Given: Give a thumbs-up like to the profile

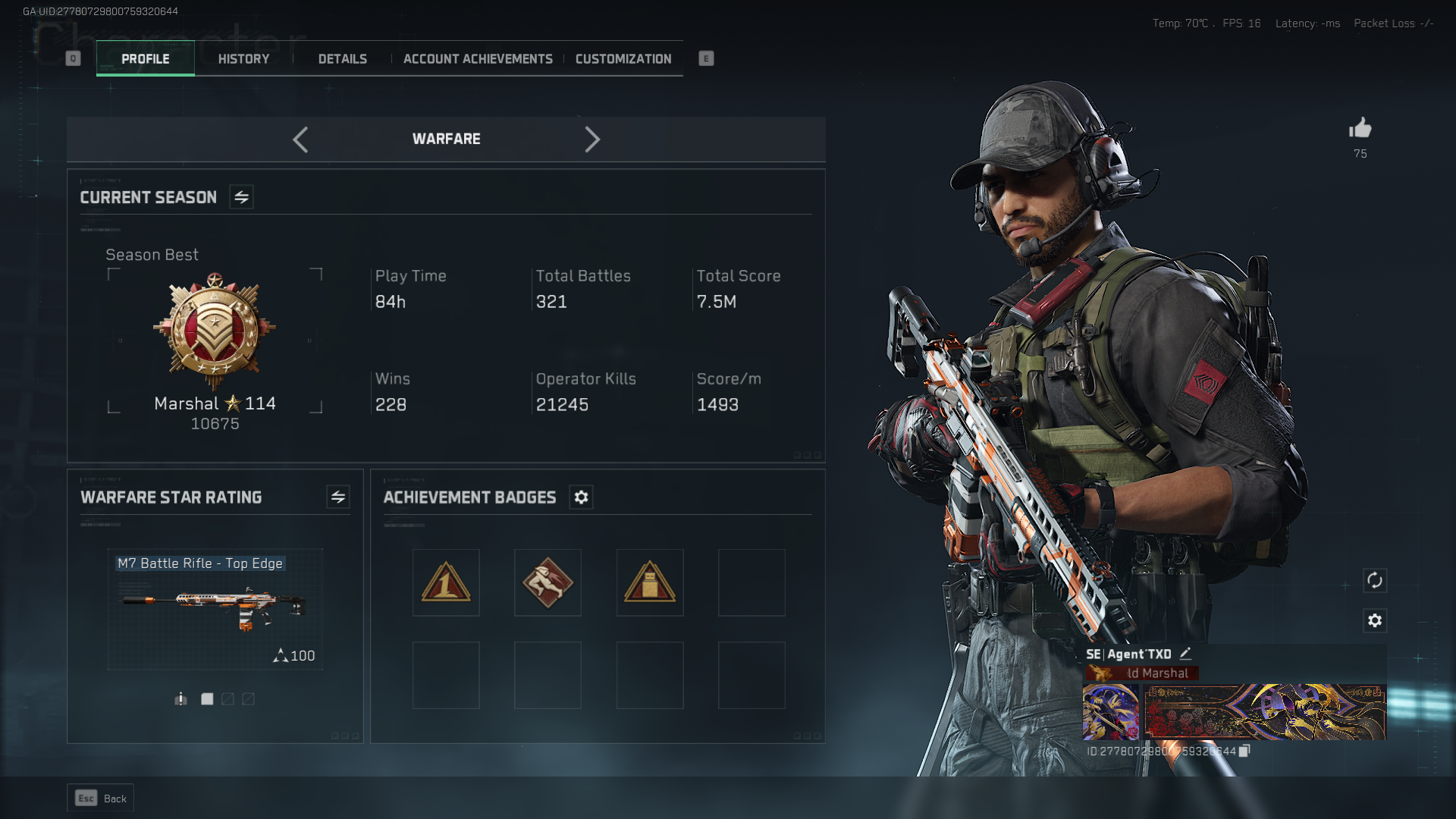Looking at the screenshot, I should (x=1360, y=128).
